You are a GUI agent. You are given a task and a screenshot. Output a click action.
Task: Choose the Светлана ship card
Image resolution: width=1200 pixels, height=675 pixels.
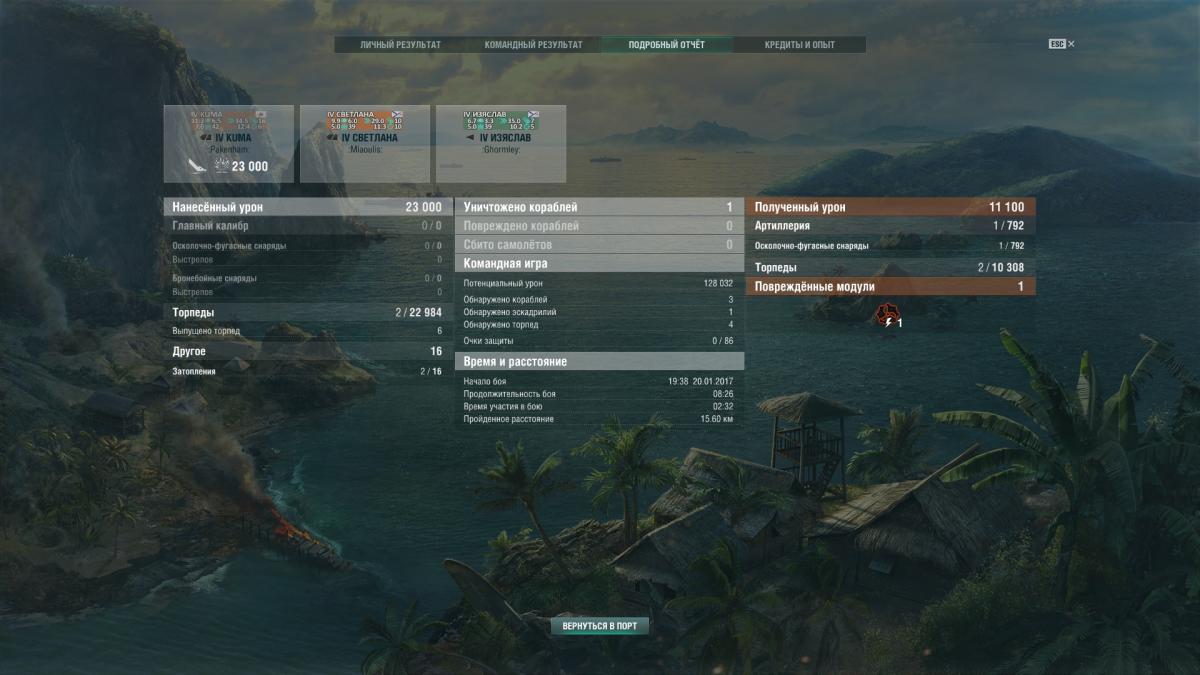tap(365, 144)
